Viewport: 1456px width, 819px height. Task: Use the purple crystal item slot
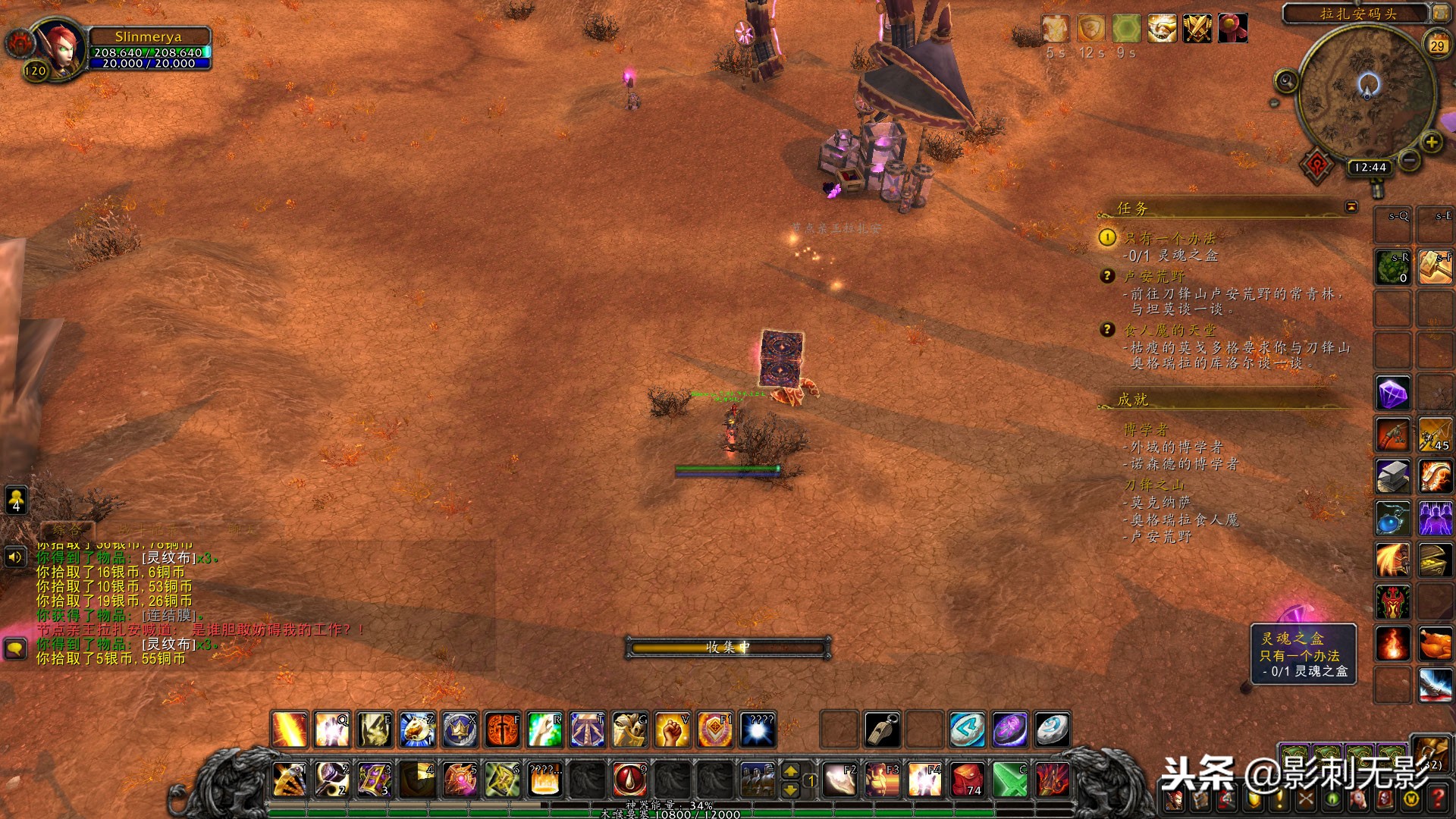[1393, 394]
